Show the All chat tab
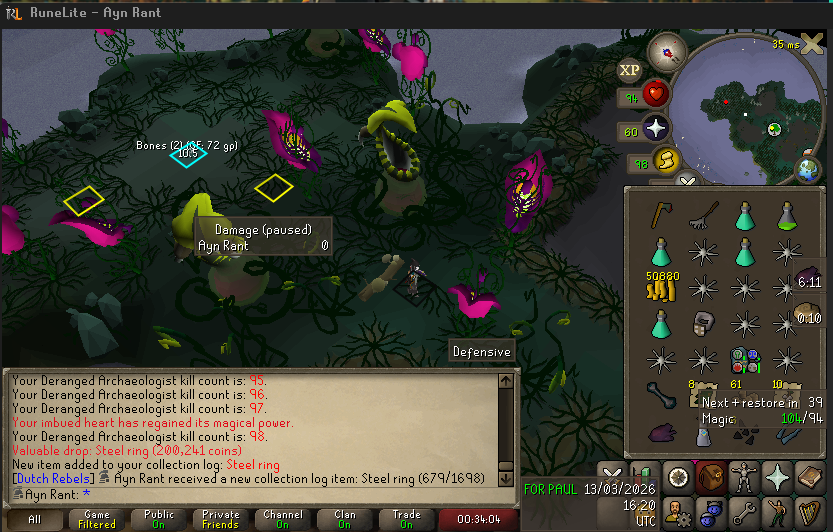This screenshot has width=833, height=532. tap(34, 520)
